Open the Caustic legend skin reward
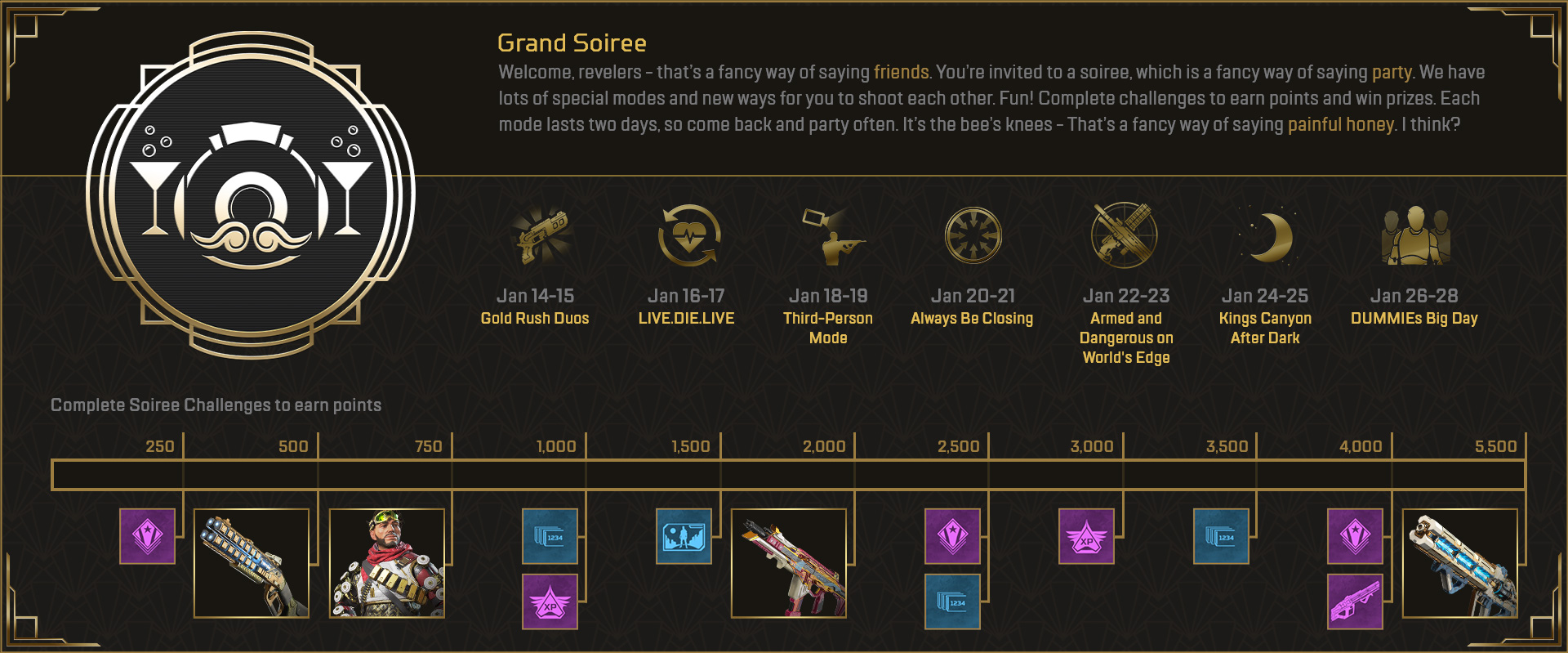The height and width of the screenshot is (653, 1568). coord(386,564)
